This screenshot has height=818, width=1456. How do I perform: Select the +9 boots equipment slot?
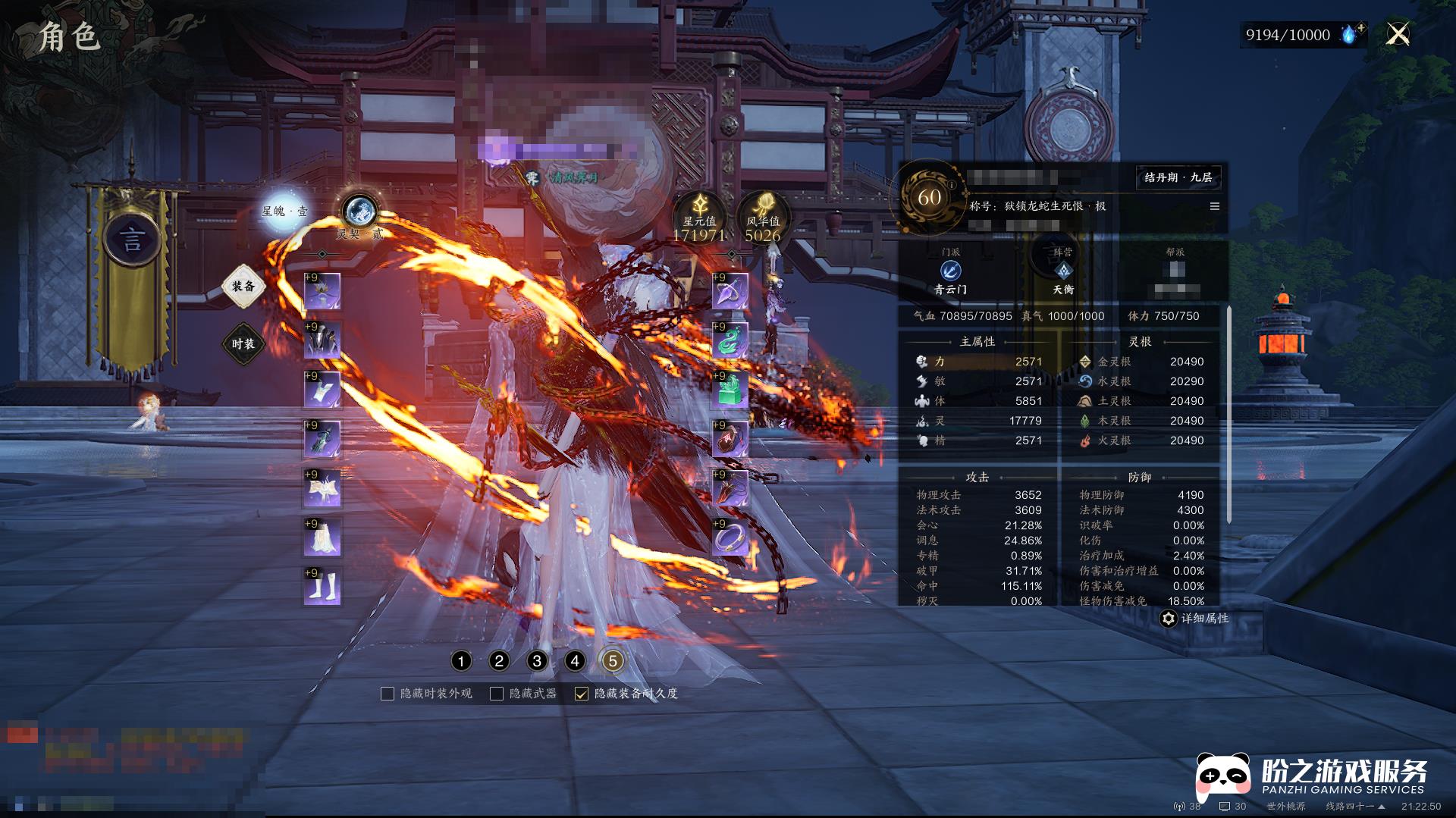322,588
